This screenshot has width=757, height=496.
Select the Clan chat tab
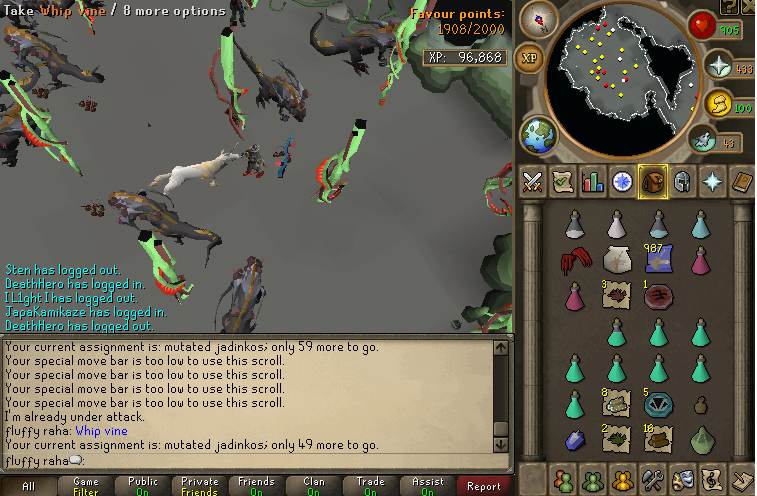tap(314, 486)
